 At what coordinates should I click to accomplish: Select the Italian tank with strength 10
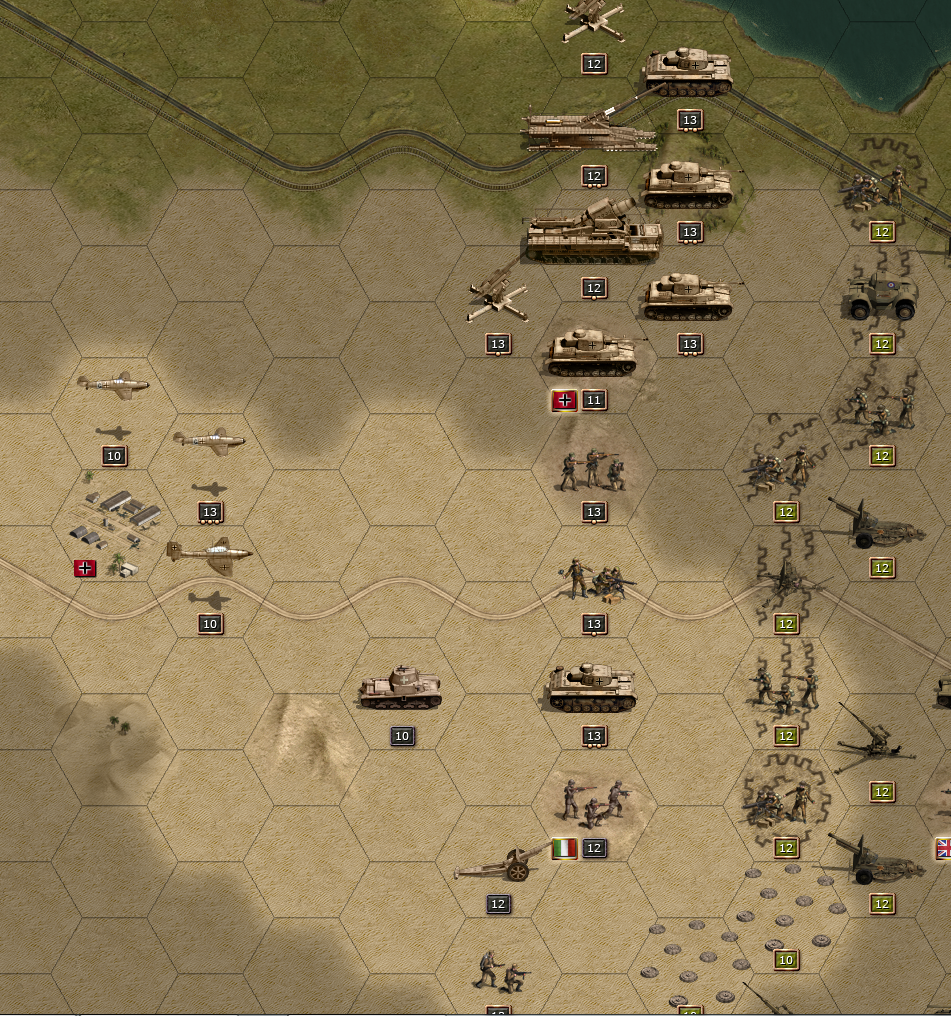click(400, 688)
